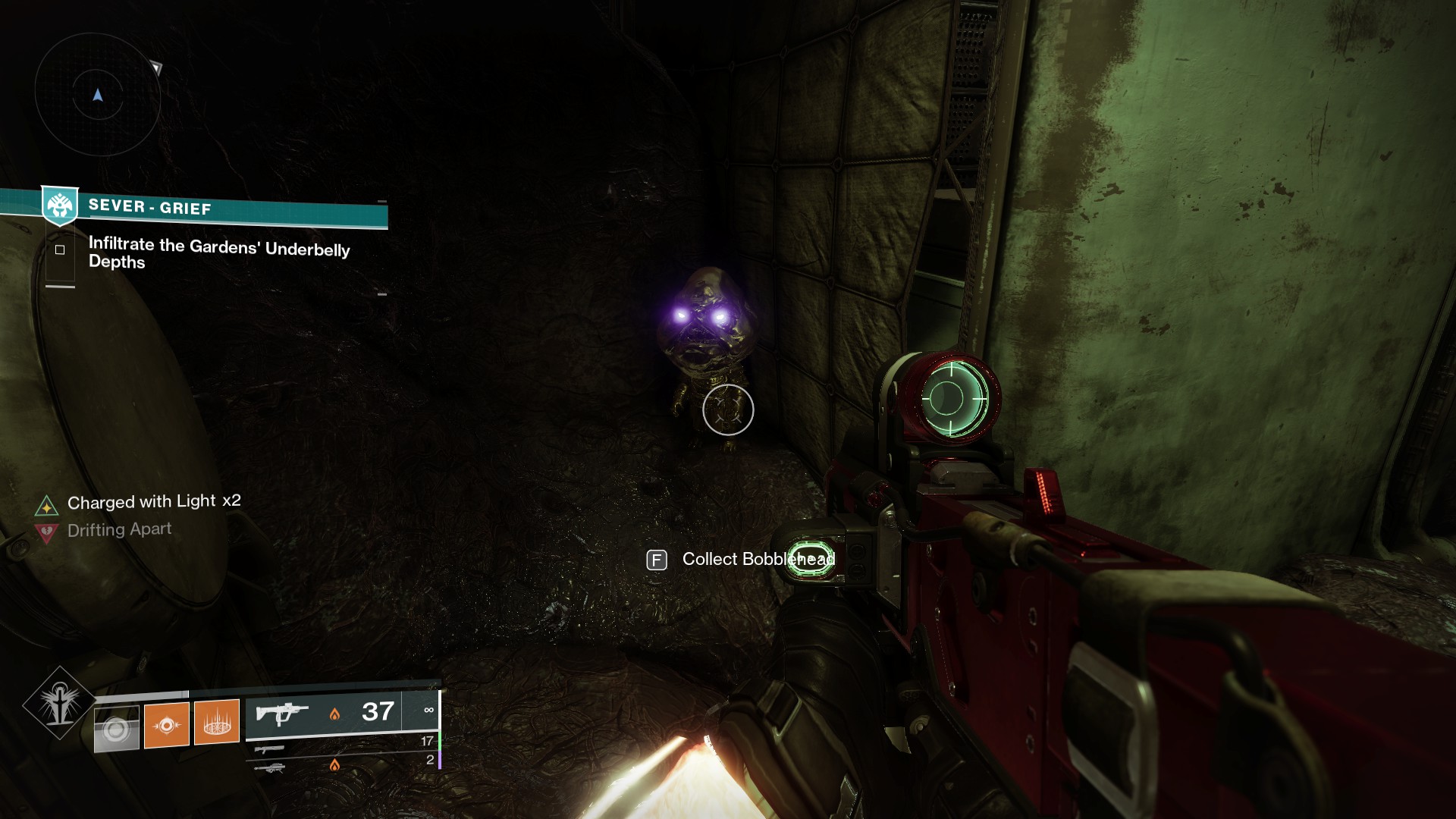Click the shotgun weapon silhouette icon

coord(269,749)
